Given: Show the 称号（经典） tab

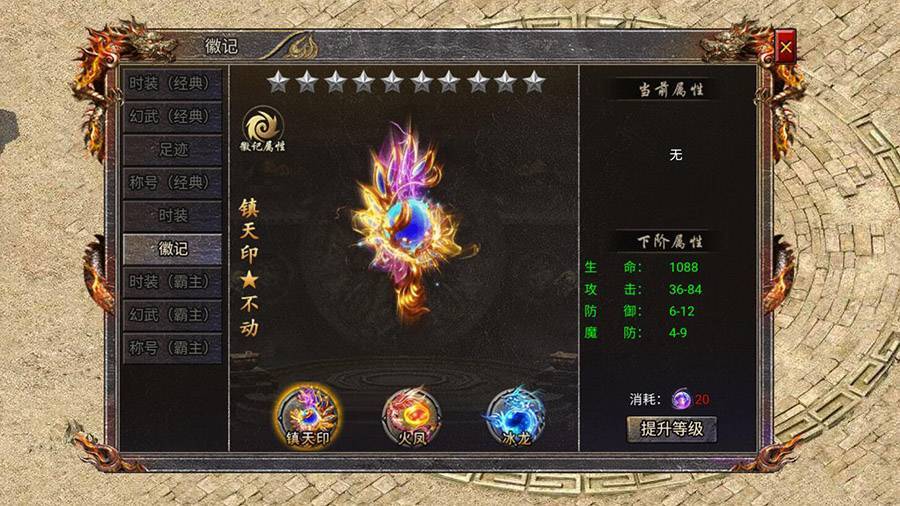Looking at the screenshot, I should pyautogui.click(x=172, y=182).
